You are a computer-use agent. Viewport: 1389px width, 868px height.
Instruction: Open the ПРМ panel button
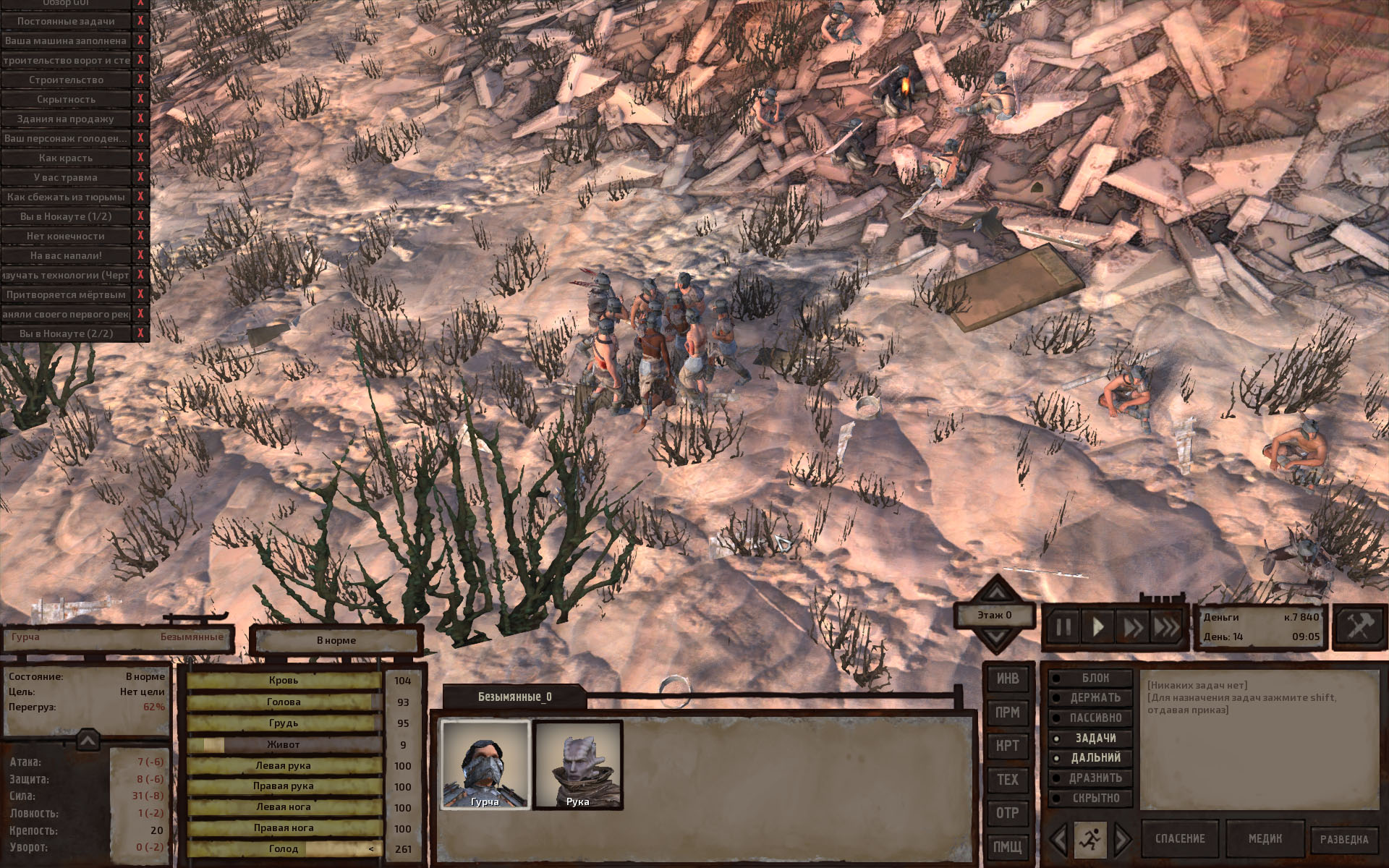(x=1007, y=712)
